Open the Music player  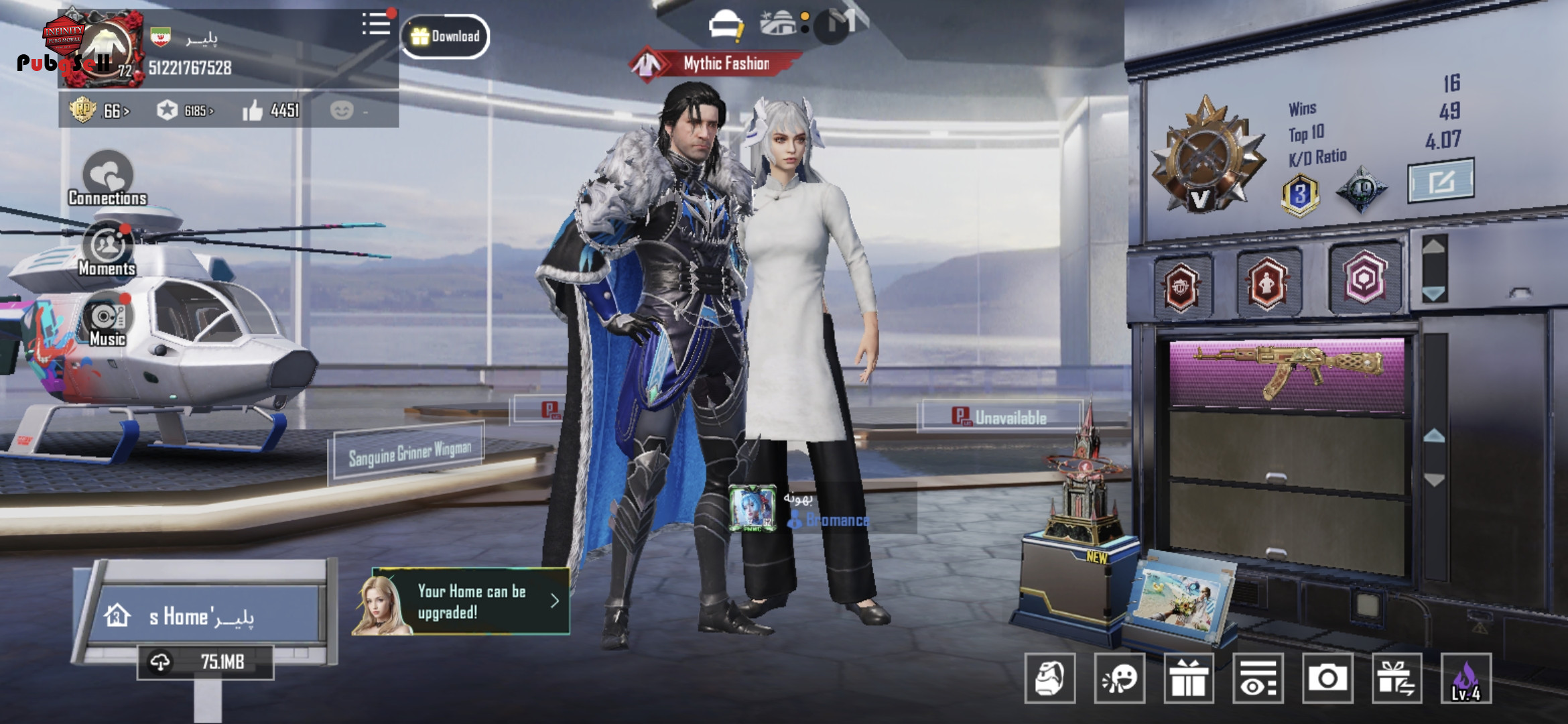click(x=107, y=320)
